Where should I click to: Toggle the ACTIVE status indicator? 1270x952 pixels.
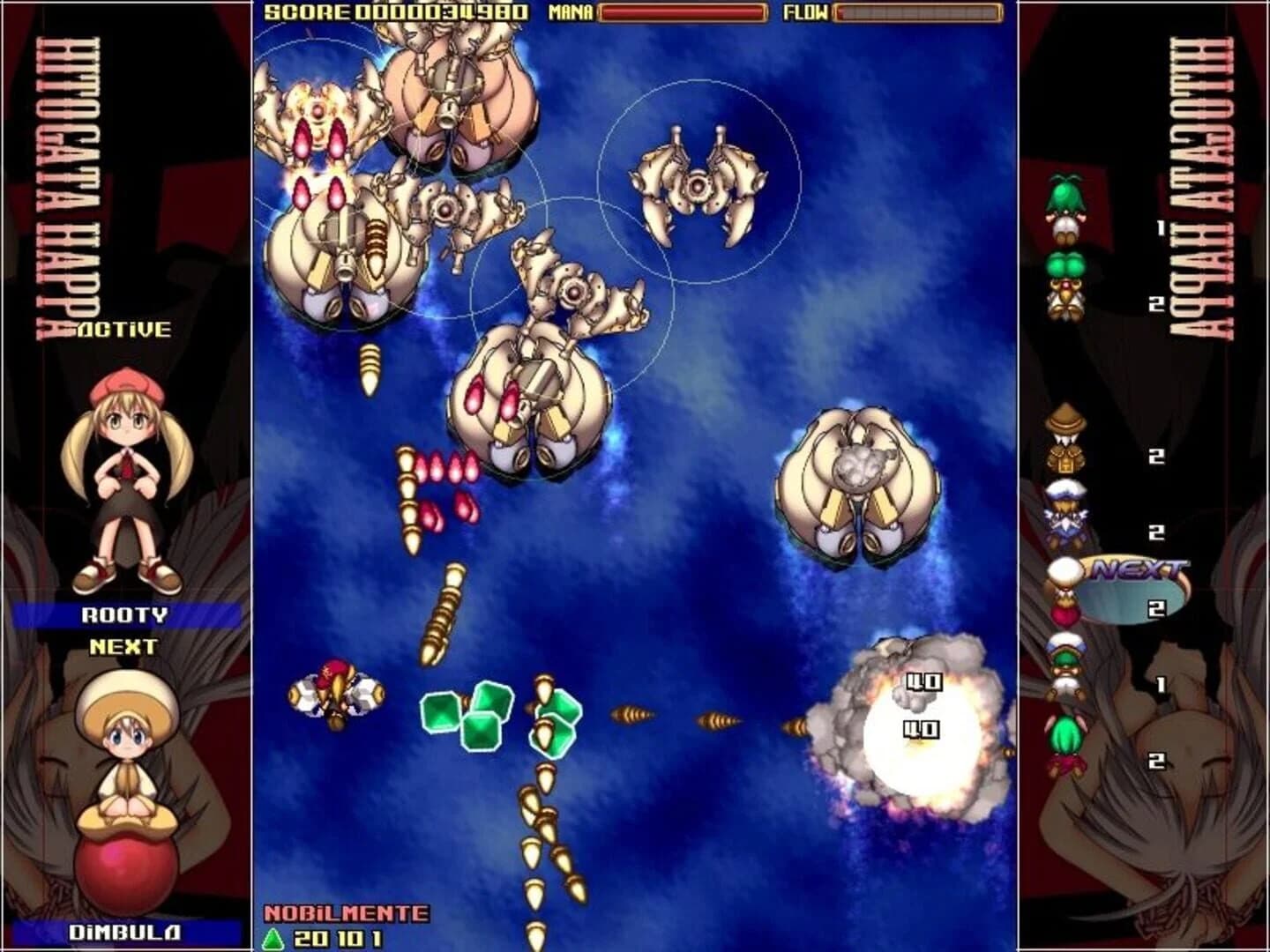[123, 331]
